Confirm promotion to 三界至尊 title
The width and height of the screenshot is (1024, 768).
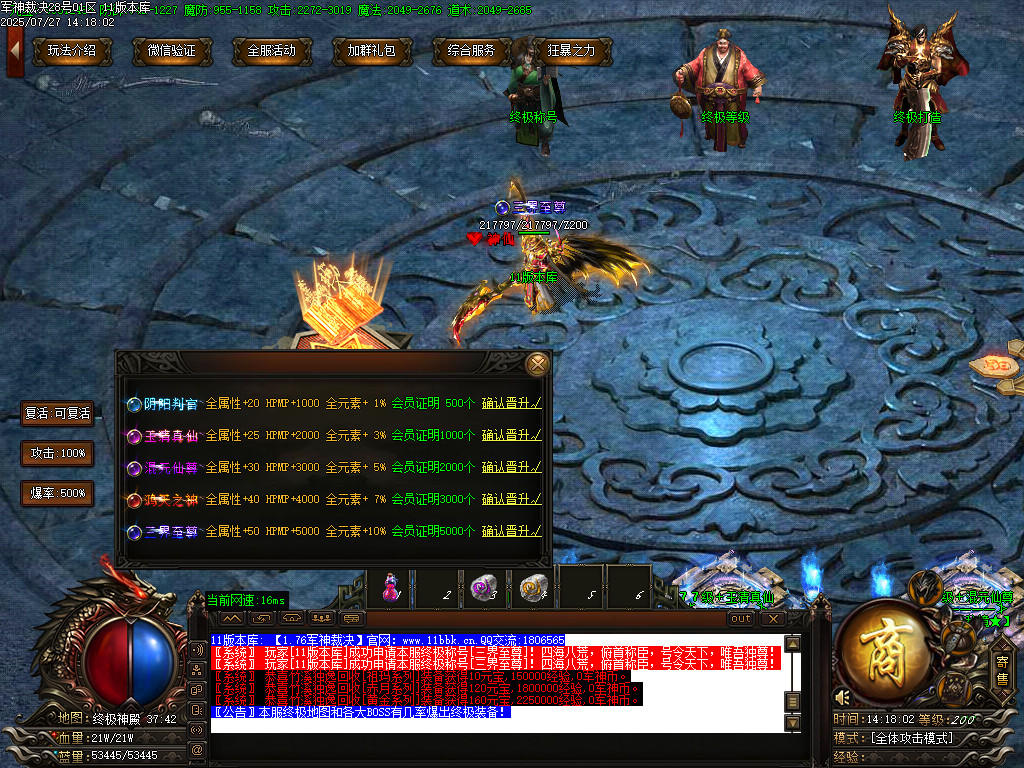[x=511, y=531]
